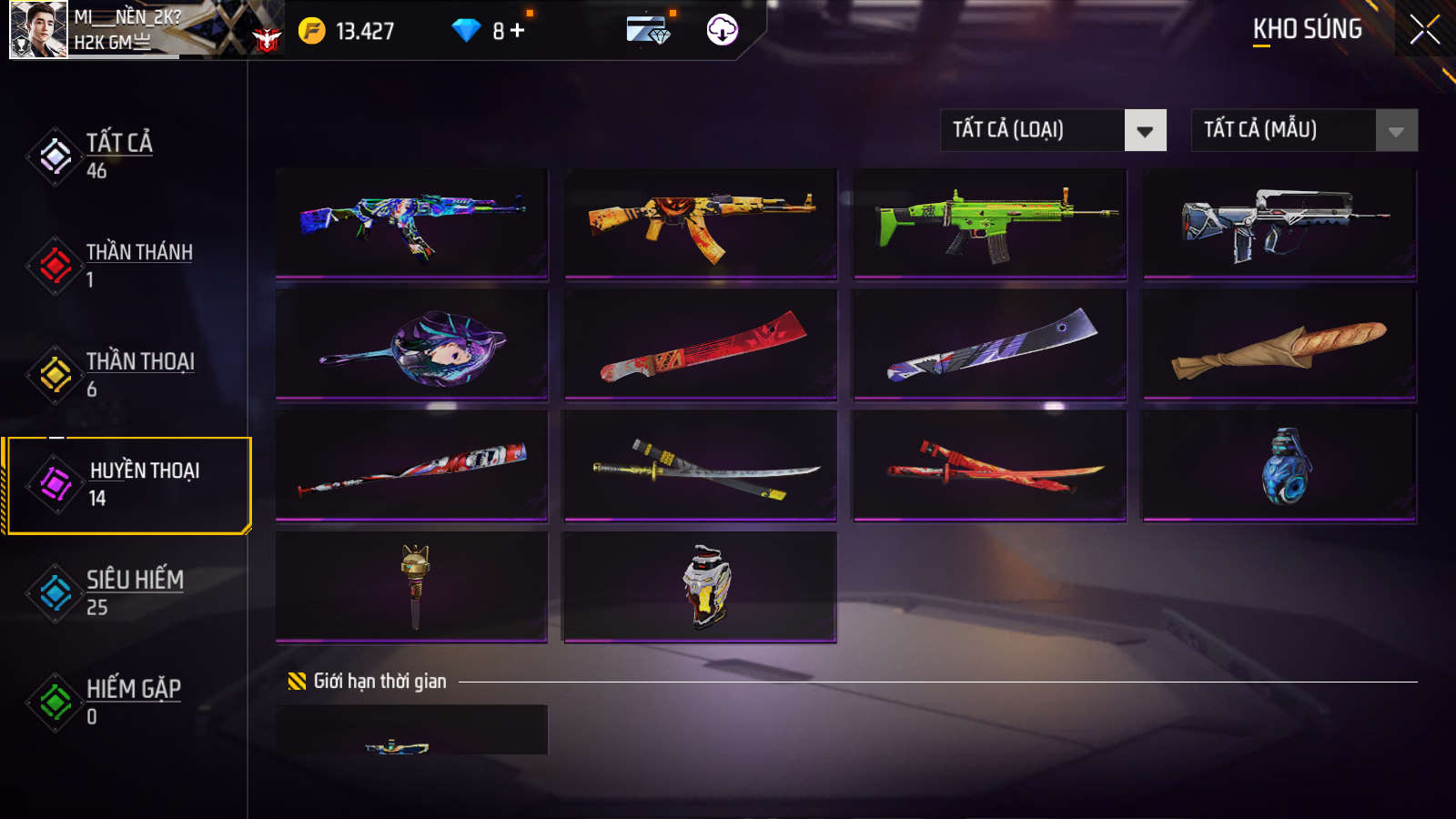Add diamonds with the plus button
The width and height of the screenshot is (1456, 819).
click(x=518, y=31)
